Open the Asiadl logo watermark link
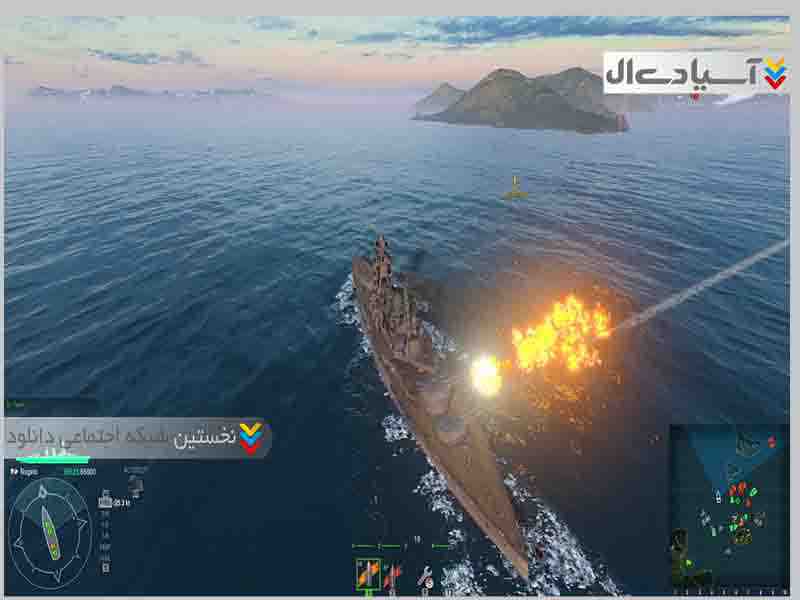The width and height of the screenshot is (800, 600). [696, 72]
